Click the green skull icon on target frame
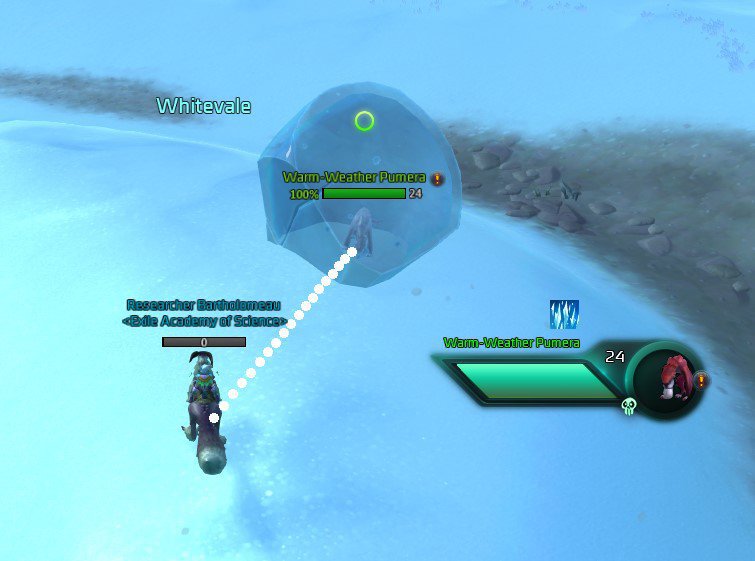This screenshot has height=561, width=755. (x=629, y=406)
